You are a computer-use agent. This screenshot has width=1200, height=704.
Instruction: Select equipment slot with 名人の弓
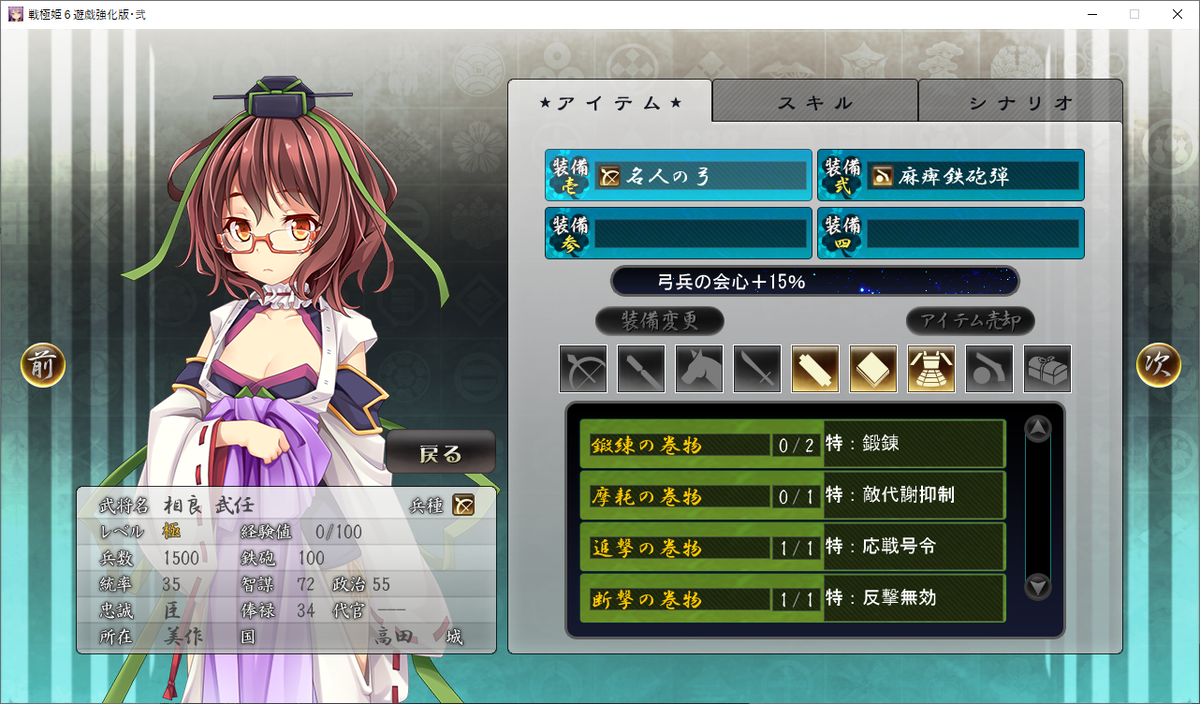[679, 176]
